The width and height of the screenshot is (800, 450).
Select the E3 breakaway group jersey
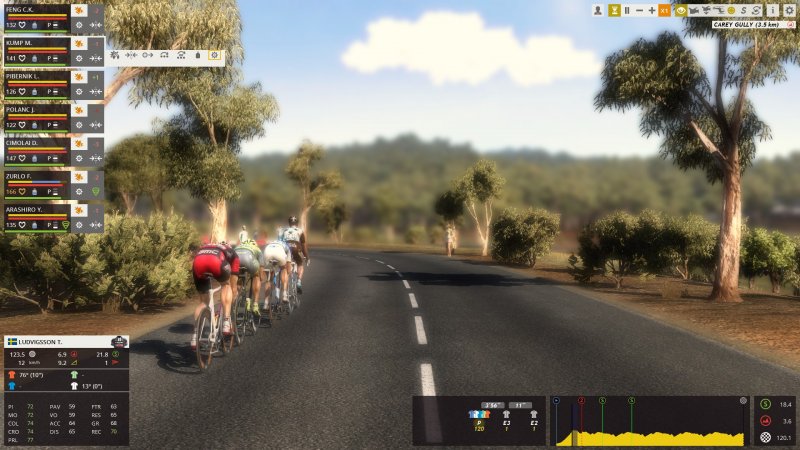pos(506,415)
